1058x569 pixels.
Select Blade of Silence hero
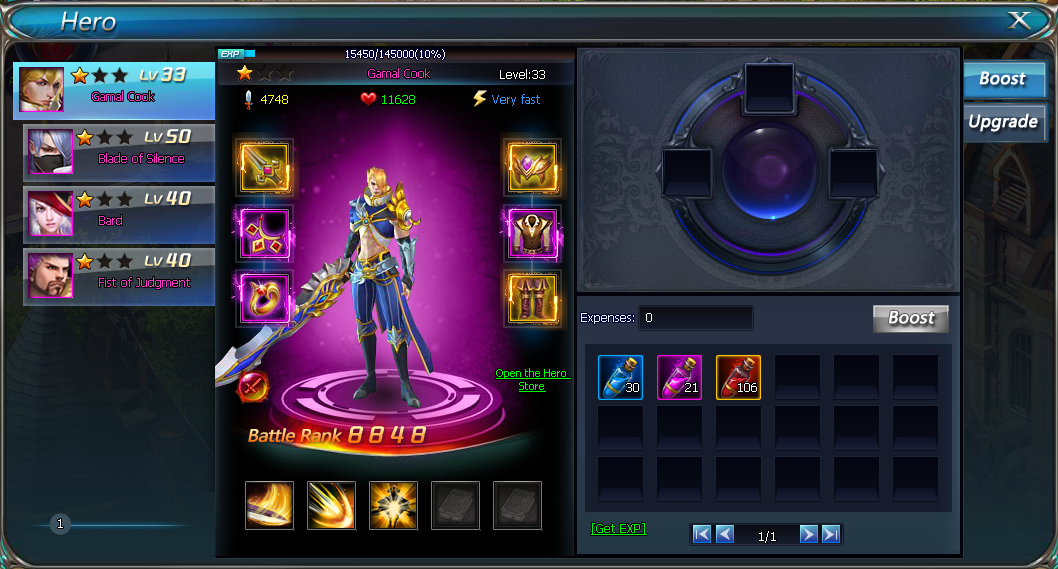point(120,151)
